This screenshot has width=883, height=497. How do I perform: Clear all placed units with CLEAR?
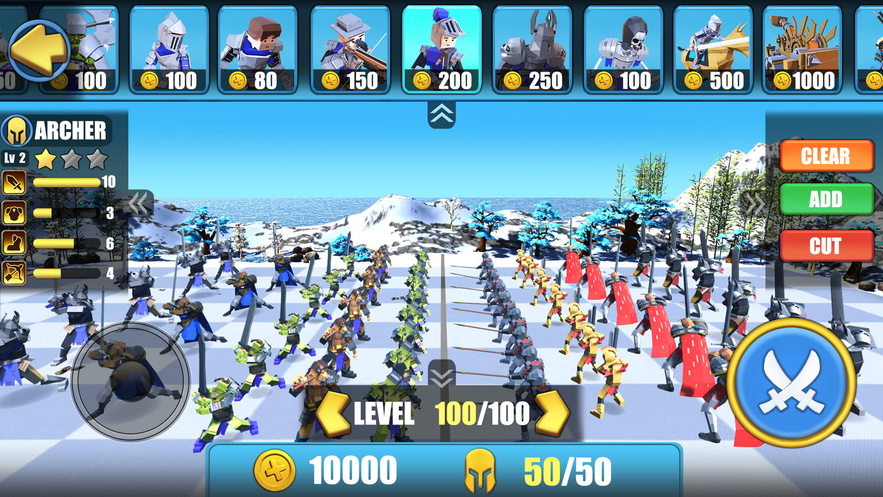point(825,156)
